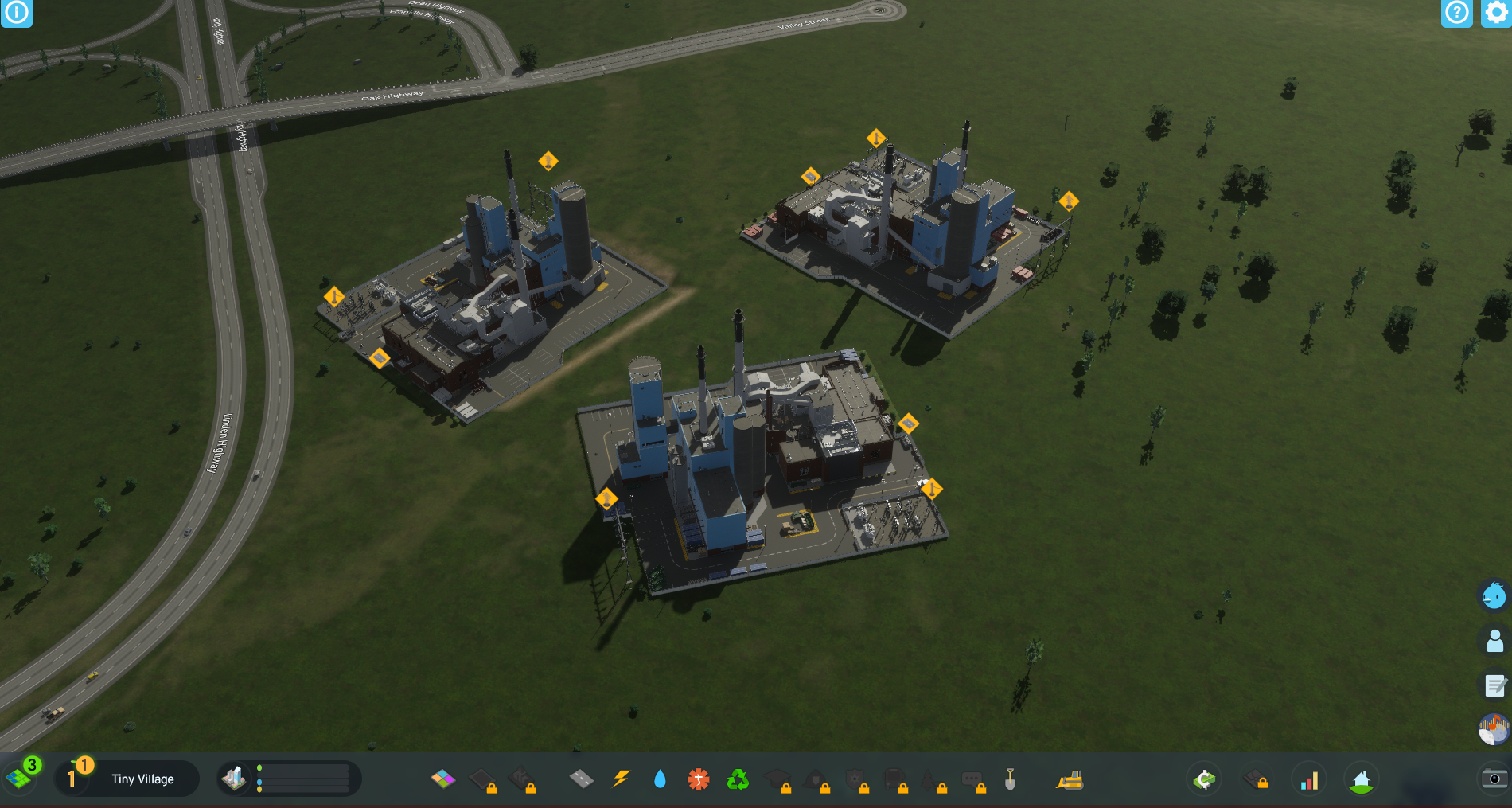Screen dimensions: 1512x808
Task: Open the Water & Sewage menu
Action: coord(661,779)
